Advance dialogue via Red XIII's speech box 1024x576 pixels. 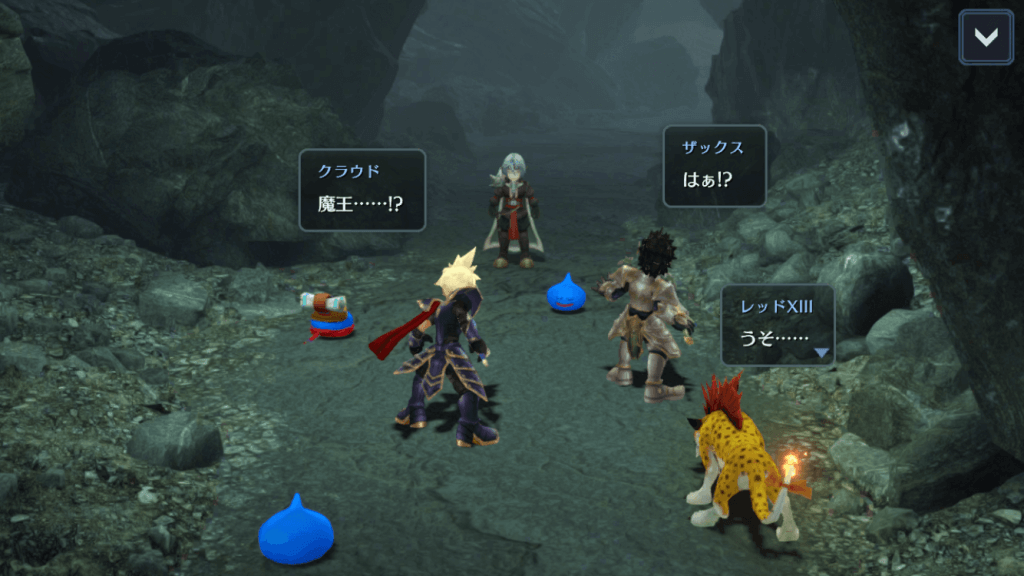click(x=777, y=325)
